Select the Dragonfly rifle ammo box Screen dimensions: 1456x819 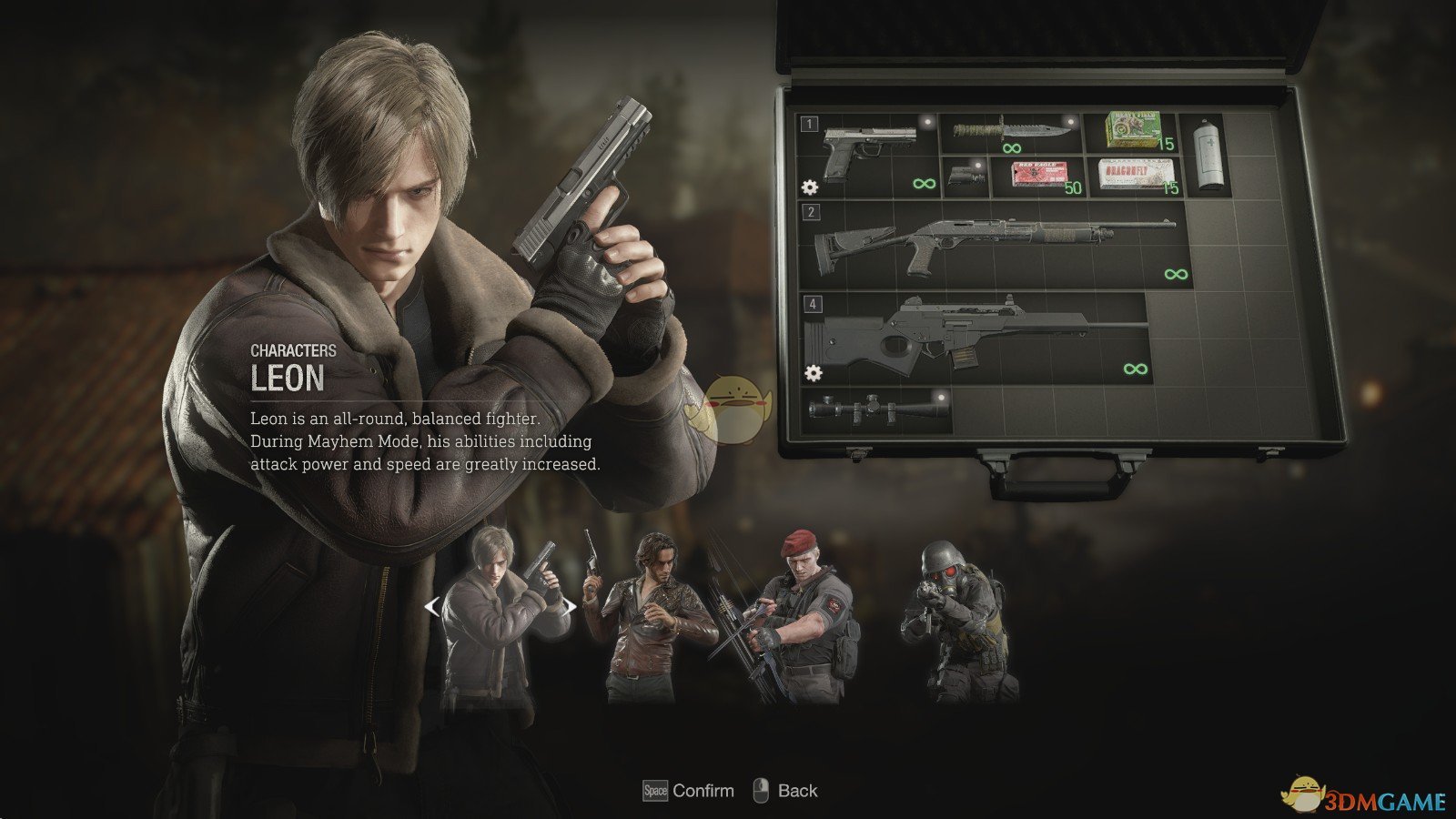click(x=1137, y=174)
